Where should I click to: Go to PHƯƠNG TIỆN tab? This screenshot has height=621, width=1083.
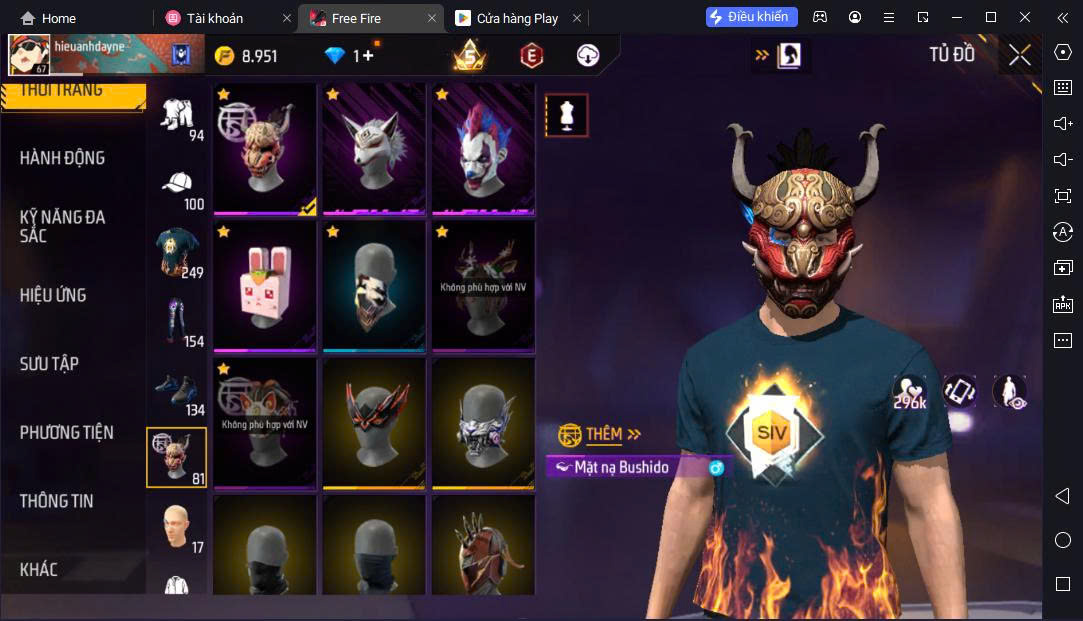click(66, 433)
